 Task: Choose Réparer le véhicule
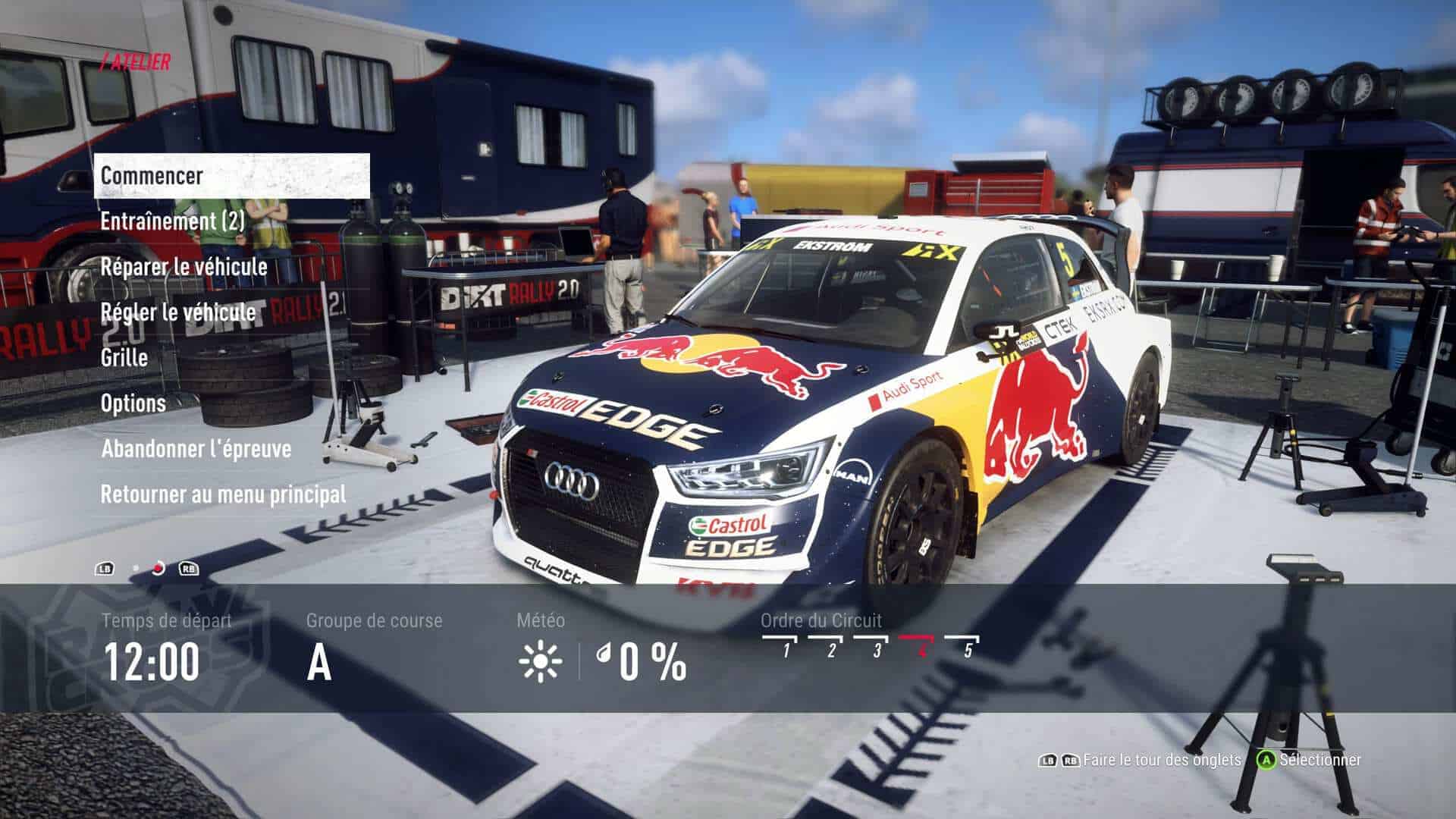pos(184,267)
